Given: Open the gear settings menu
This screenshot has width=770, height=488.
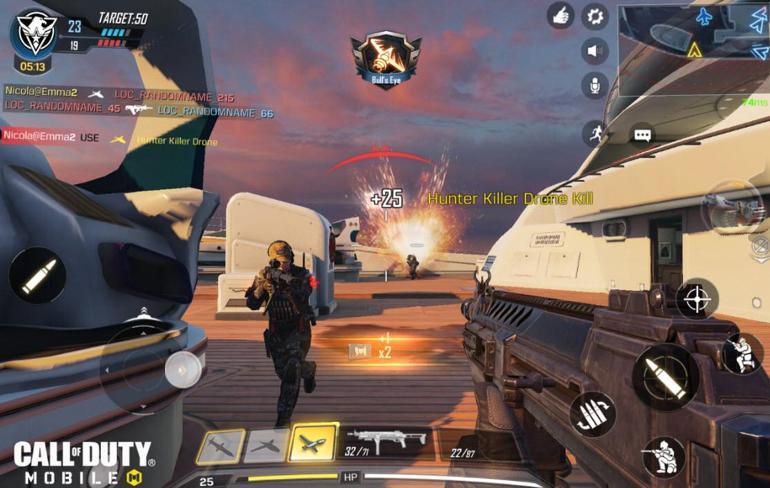Looking at the screenshot, I should [x=595, y=15].
